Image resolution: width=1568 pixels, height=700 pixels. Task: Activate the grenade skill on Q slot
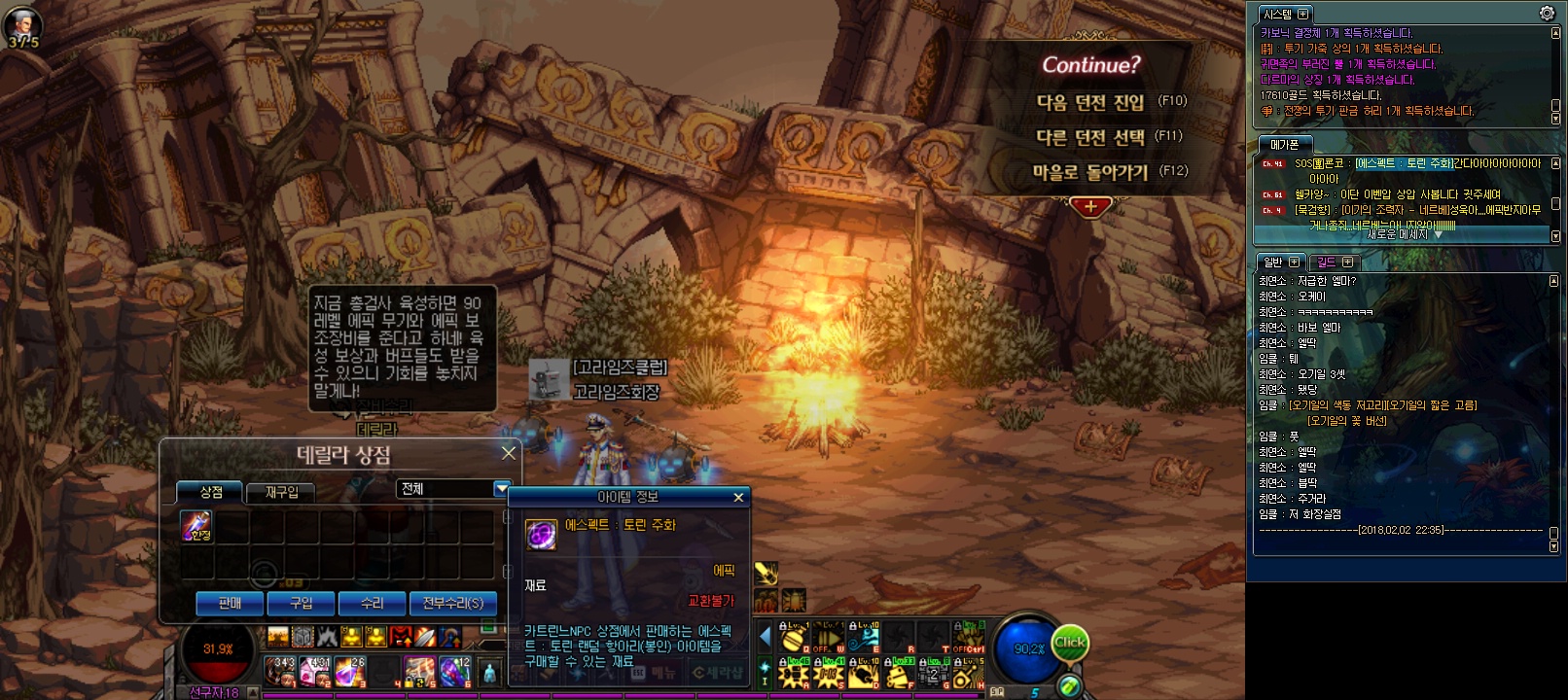click(794, 638)
